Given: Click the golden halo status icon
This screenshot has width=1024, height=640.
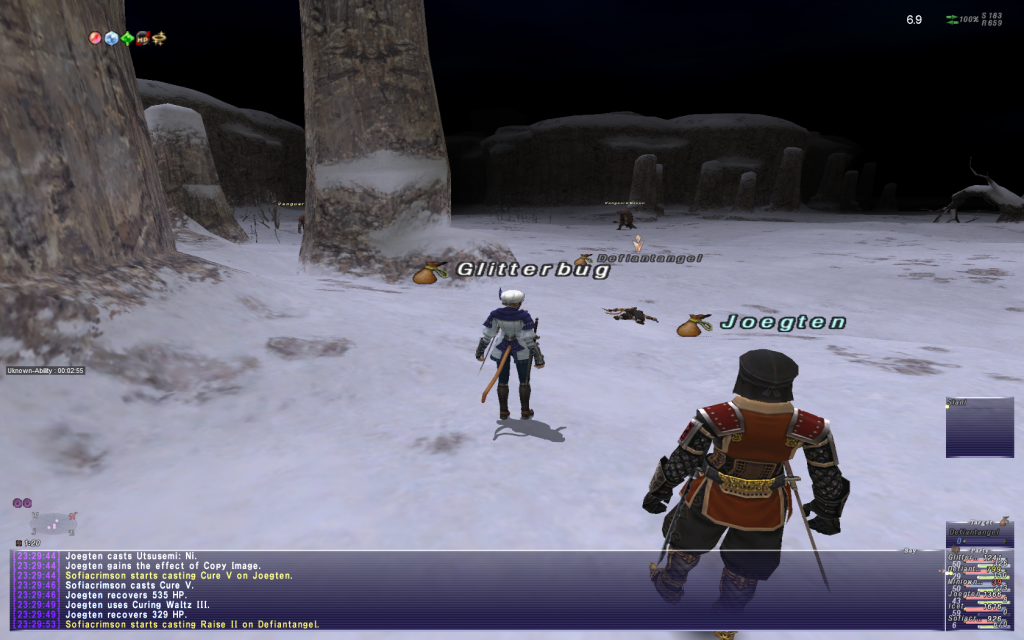Looking at the screenshot, I should tap(159, 38).
